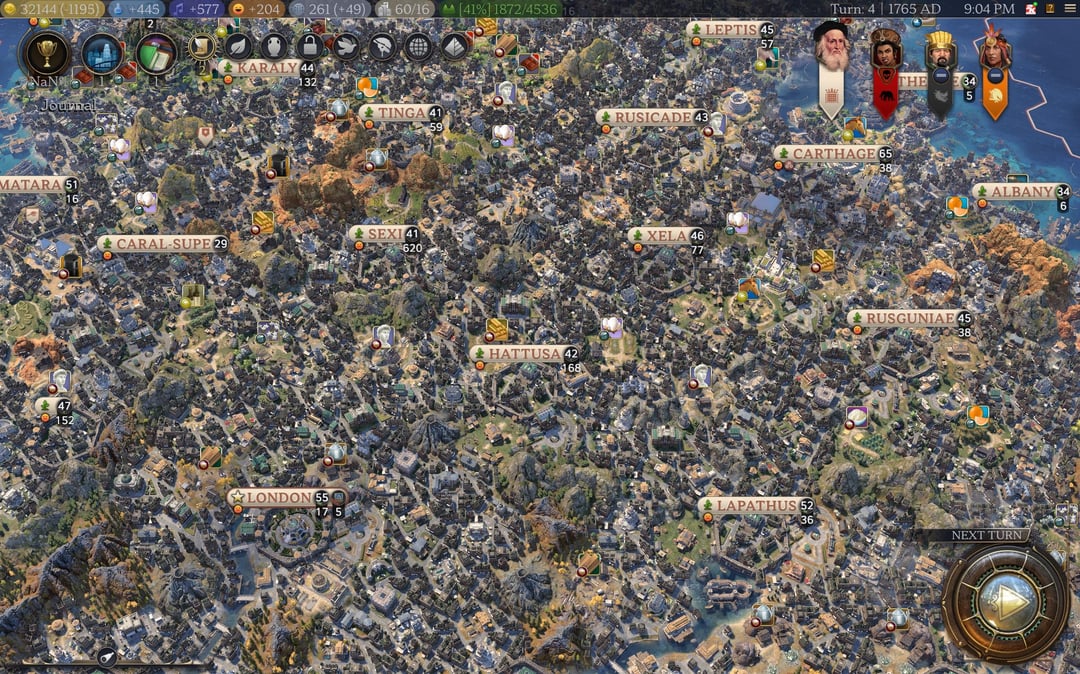Open the Great Works amphora icon

(x=274, y=46)
